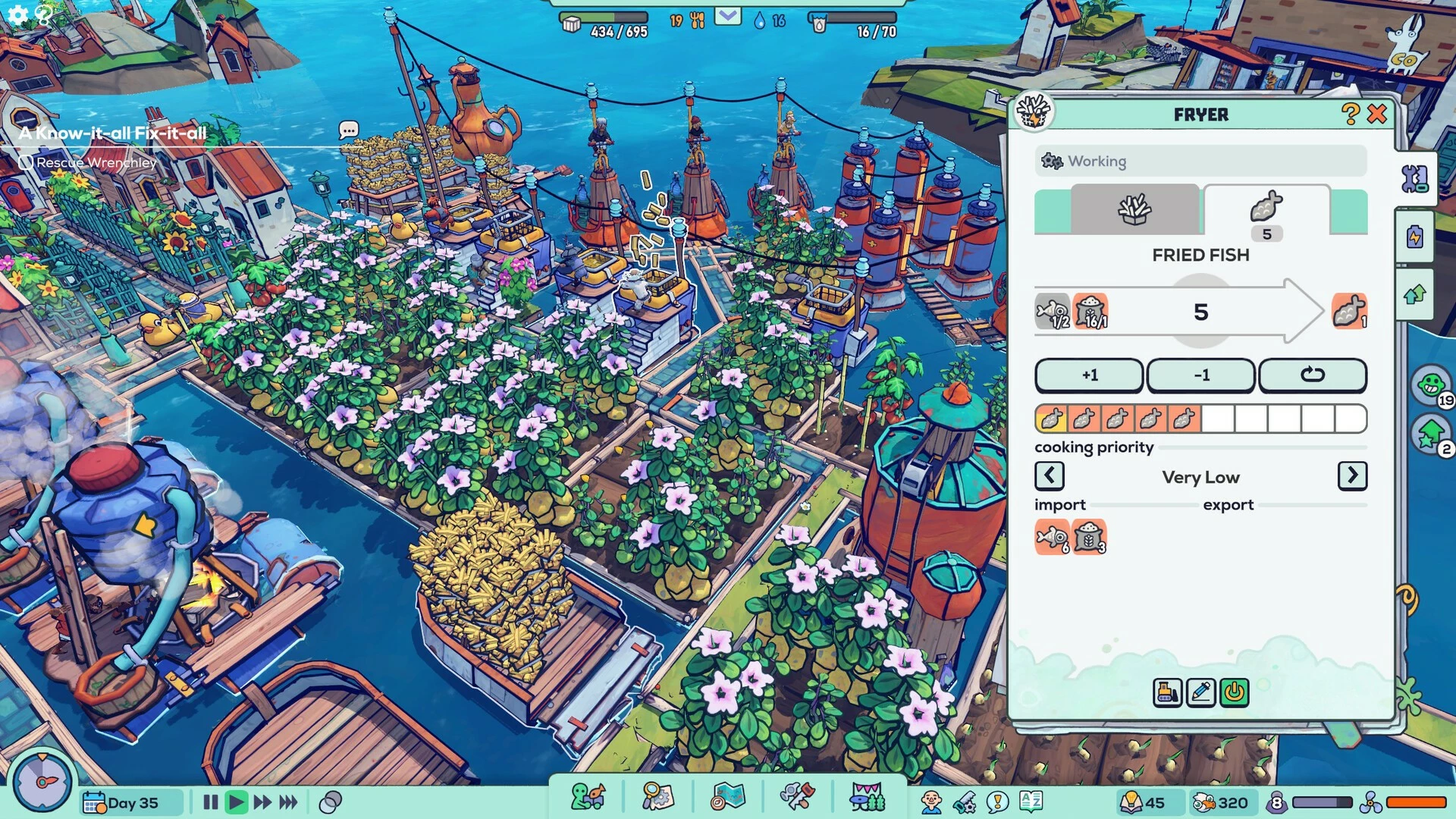This screenshot has width=1456, height=819.
Task: Pause the game speed
Action: 211,802
